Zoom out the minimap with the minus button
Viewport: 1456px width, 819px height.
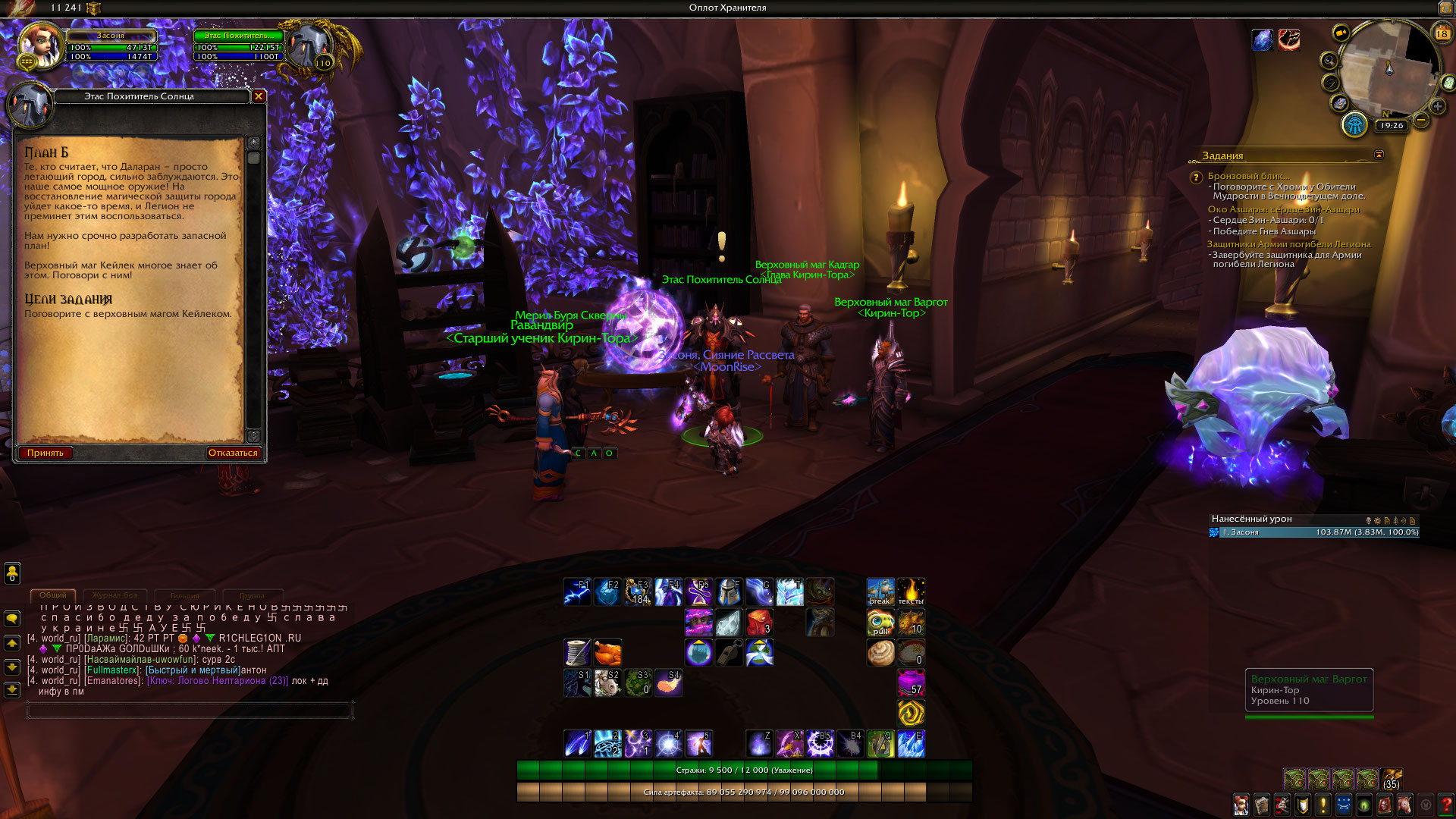pyautogui.click(x=1421, y=120)
